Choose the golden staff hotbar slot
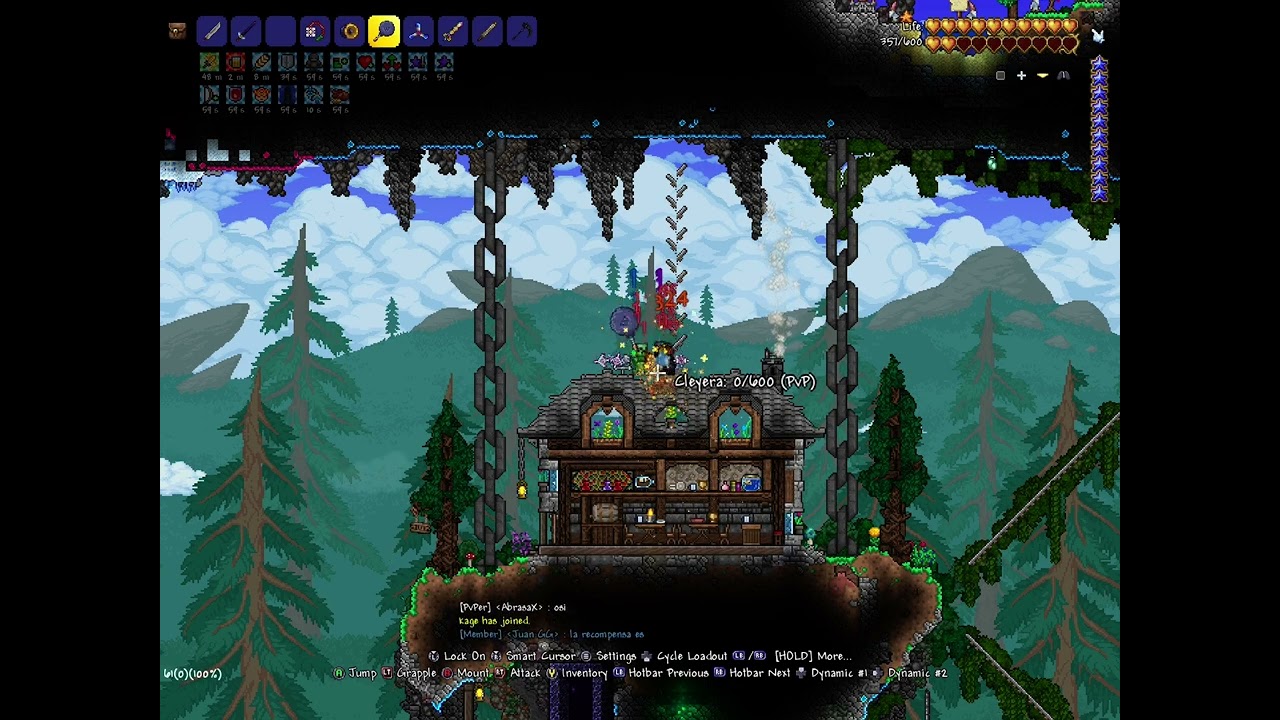 point(452,32)
